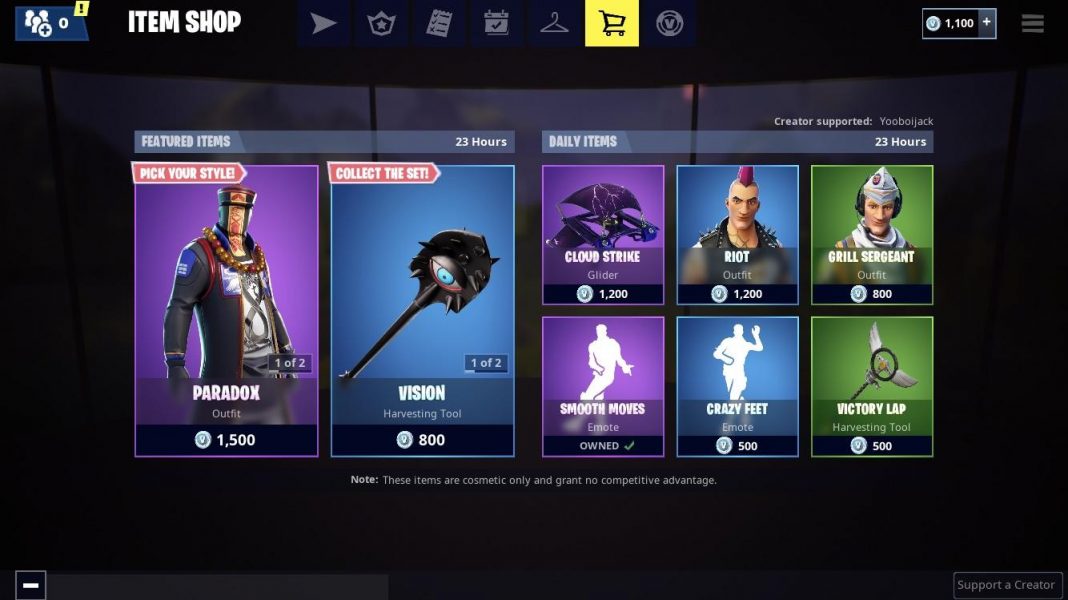Open the hamburger main menu
Screen dimensions: 1068x600
[x=1033, y=23]
